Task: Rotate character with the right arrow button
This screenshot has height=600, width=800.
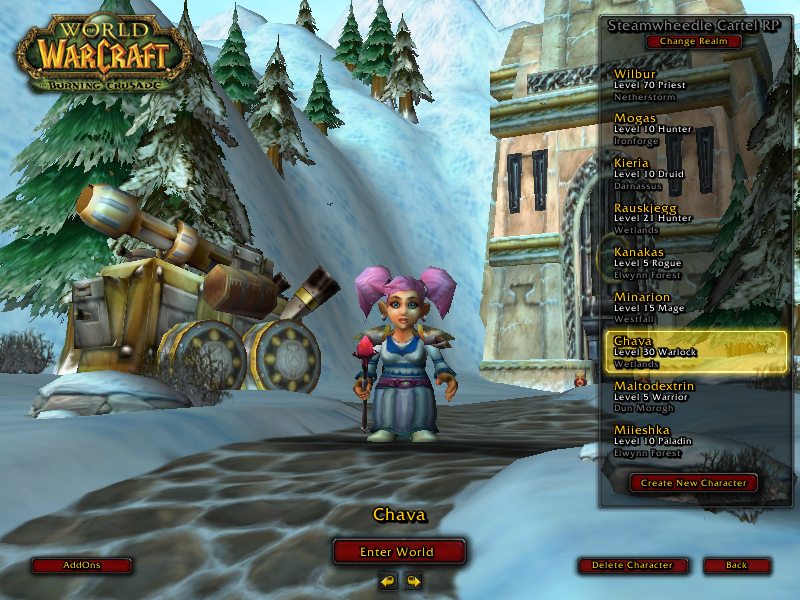Action: tap(412, 581)
